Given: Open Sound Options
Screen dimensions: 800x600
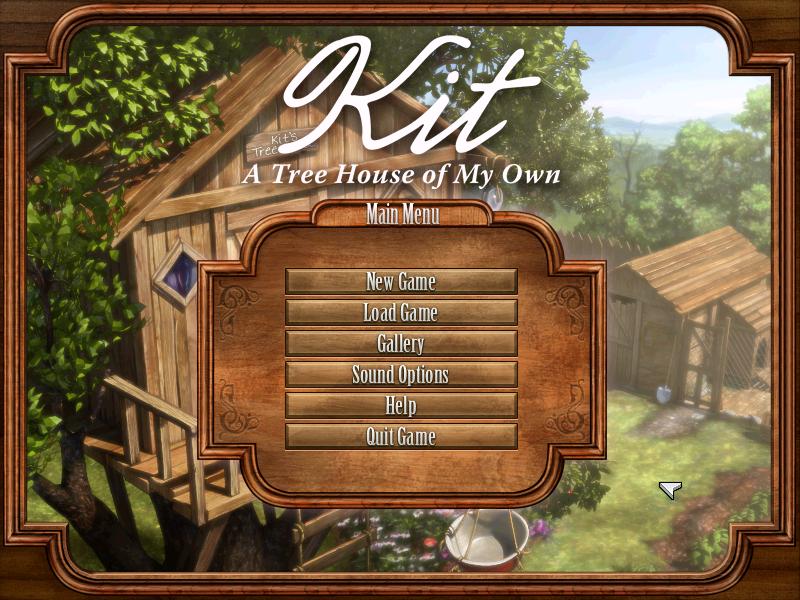Looking at the screenshot, I should tap(401, 375).
